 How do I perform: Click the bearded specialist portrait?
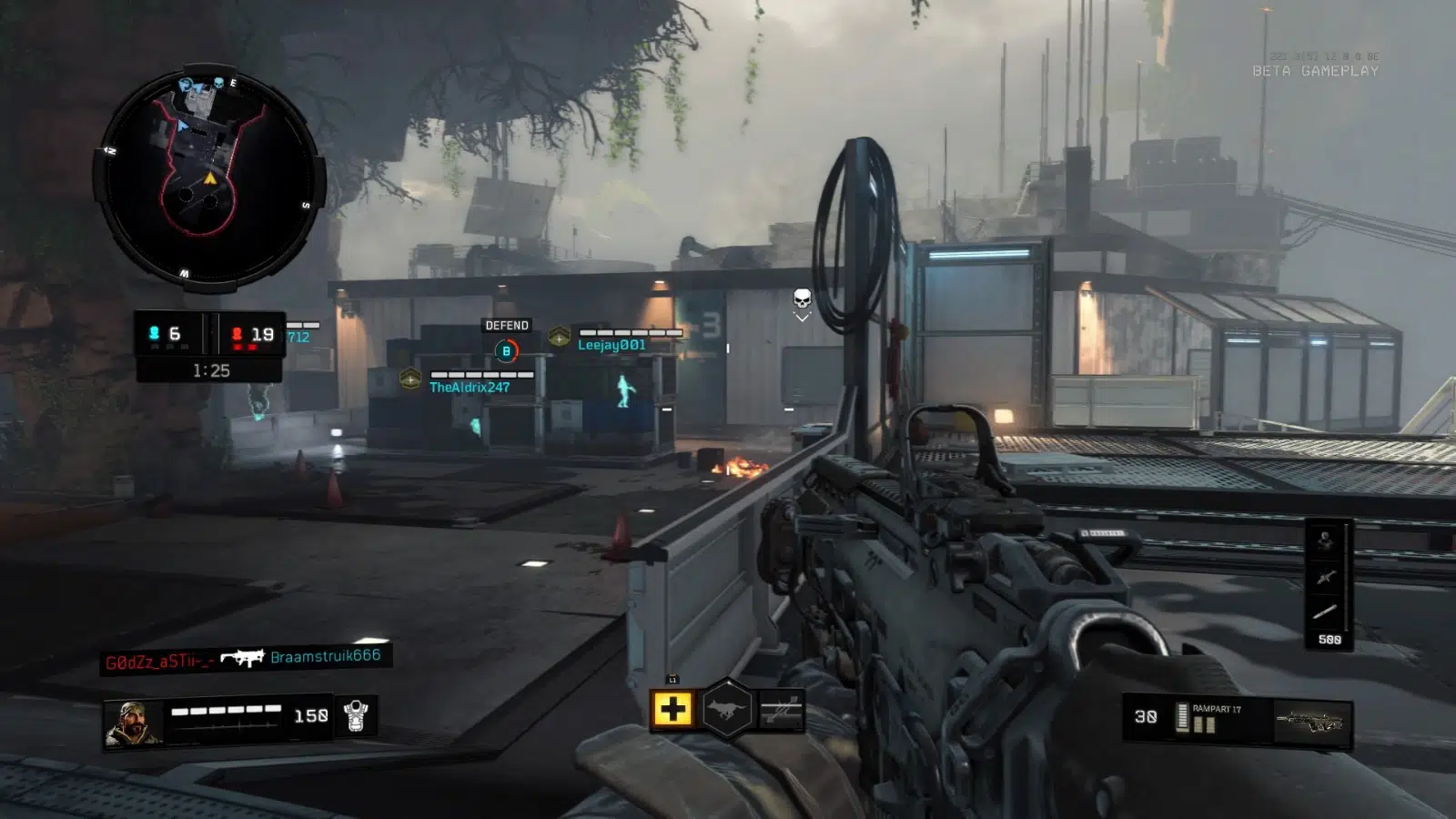coord(133,723)
